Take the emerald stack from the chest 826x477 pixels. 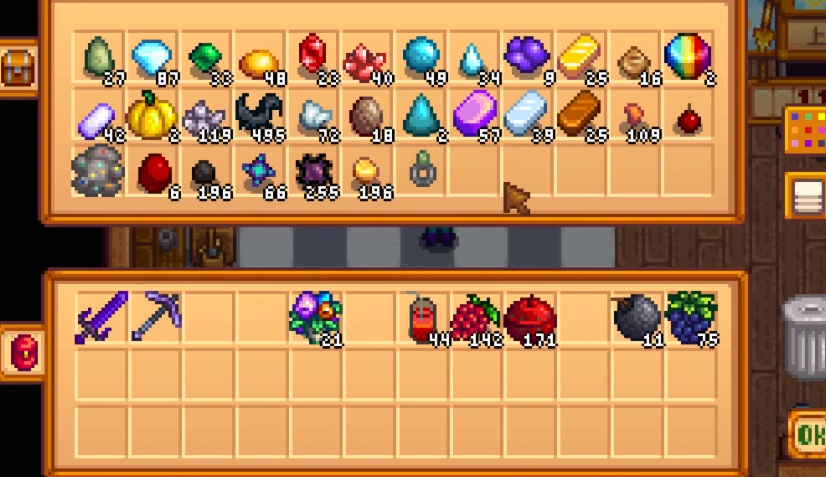206,58
